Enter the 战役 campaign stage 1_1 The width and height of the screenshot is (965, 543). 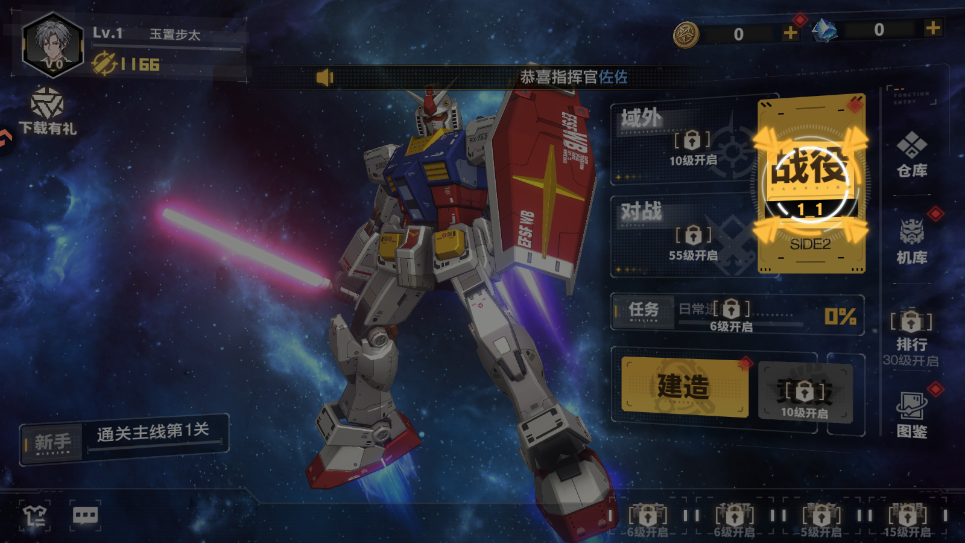[810, 185]
